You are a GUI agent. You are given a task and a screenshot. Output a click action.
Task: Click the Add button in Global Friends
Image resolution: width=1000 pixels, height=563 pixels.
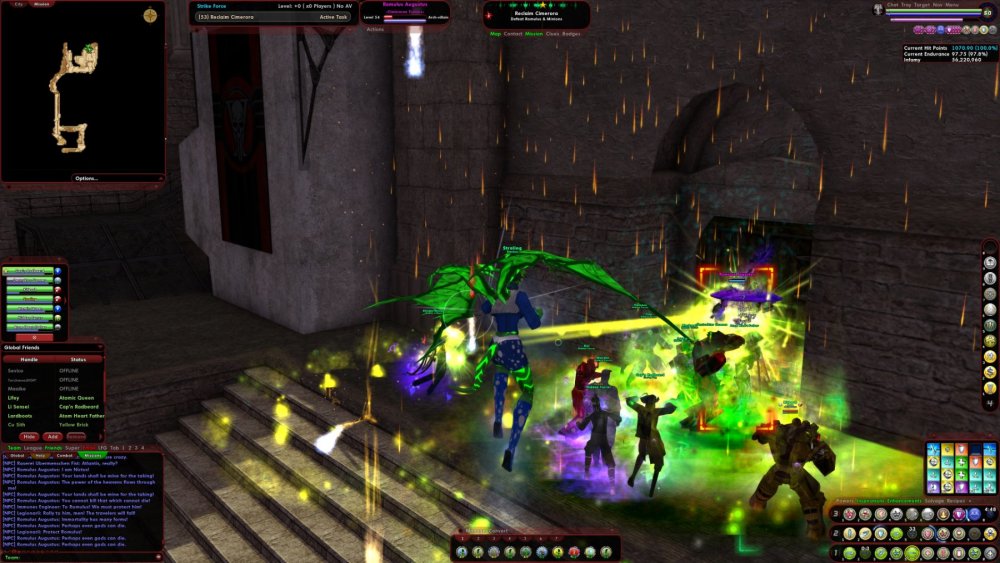(x=52, y=436)
